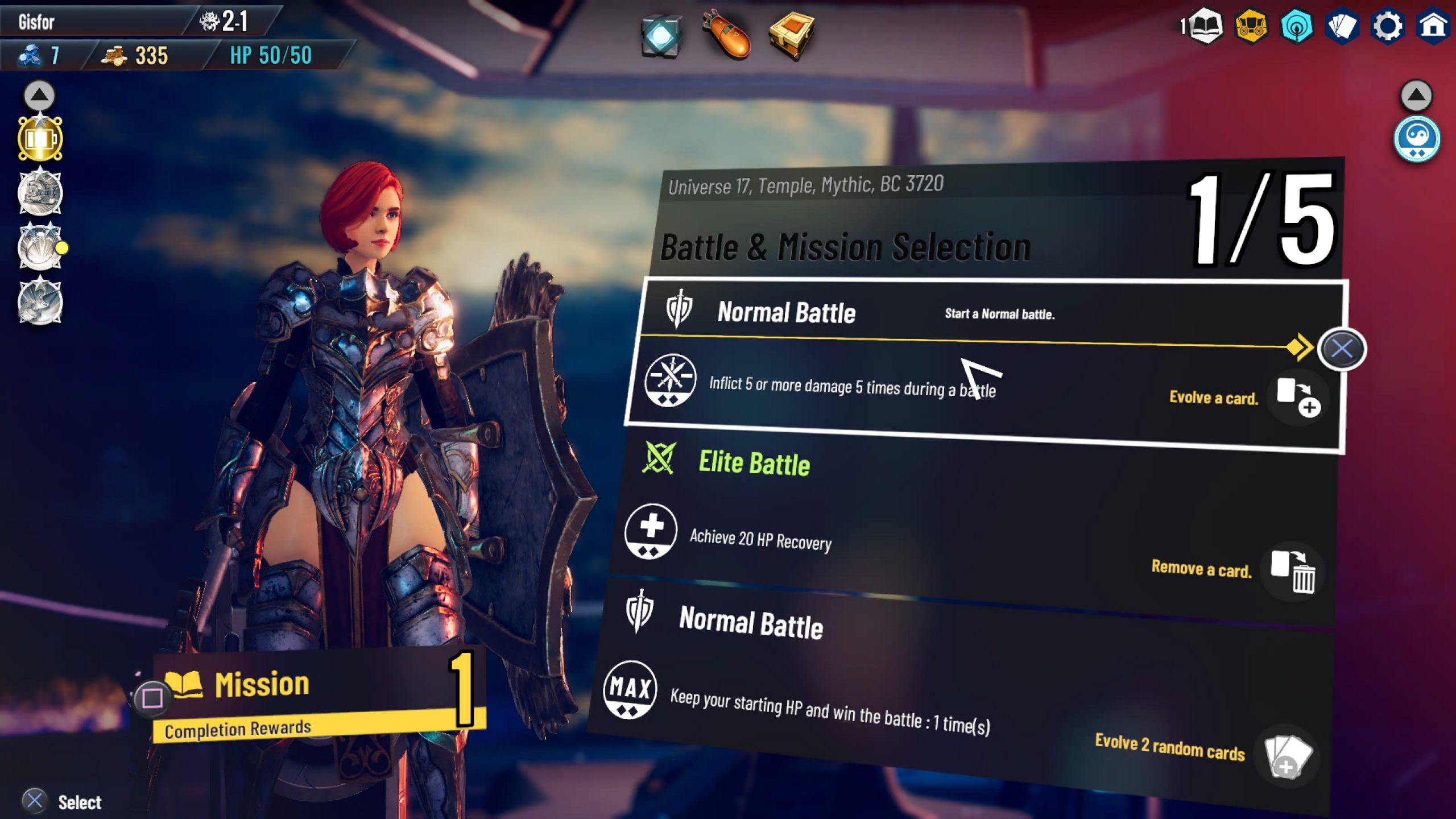1456x819 pixels.
Task: Click the silver dragon medal icon
Action: point(40,301)
